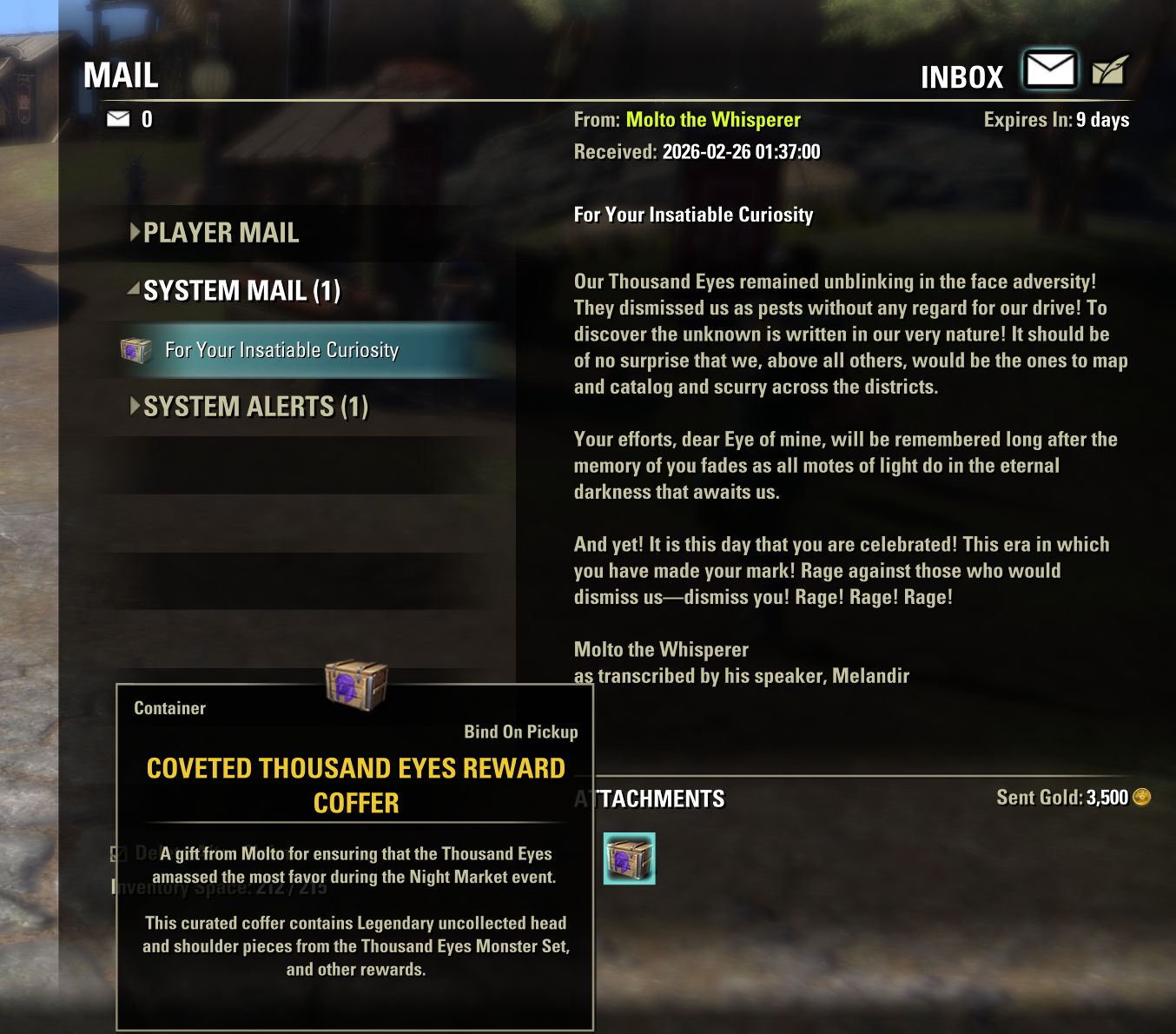Click sender name "Molto the Whisperer"
Screen dimensions: 1176x1034
714,119
